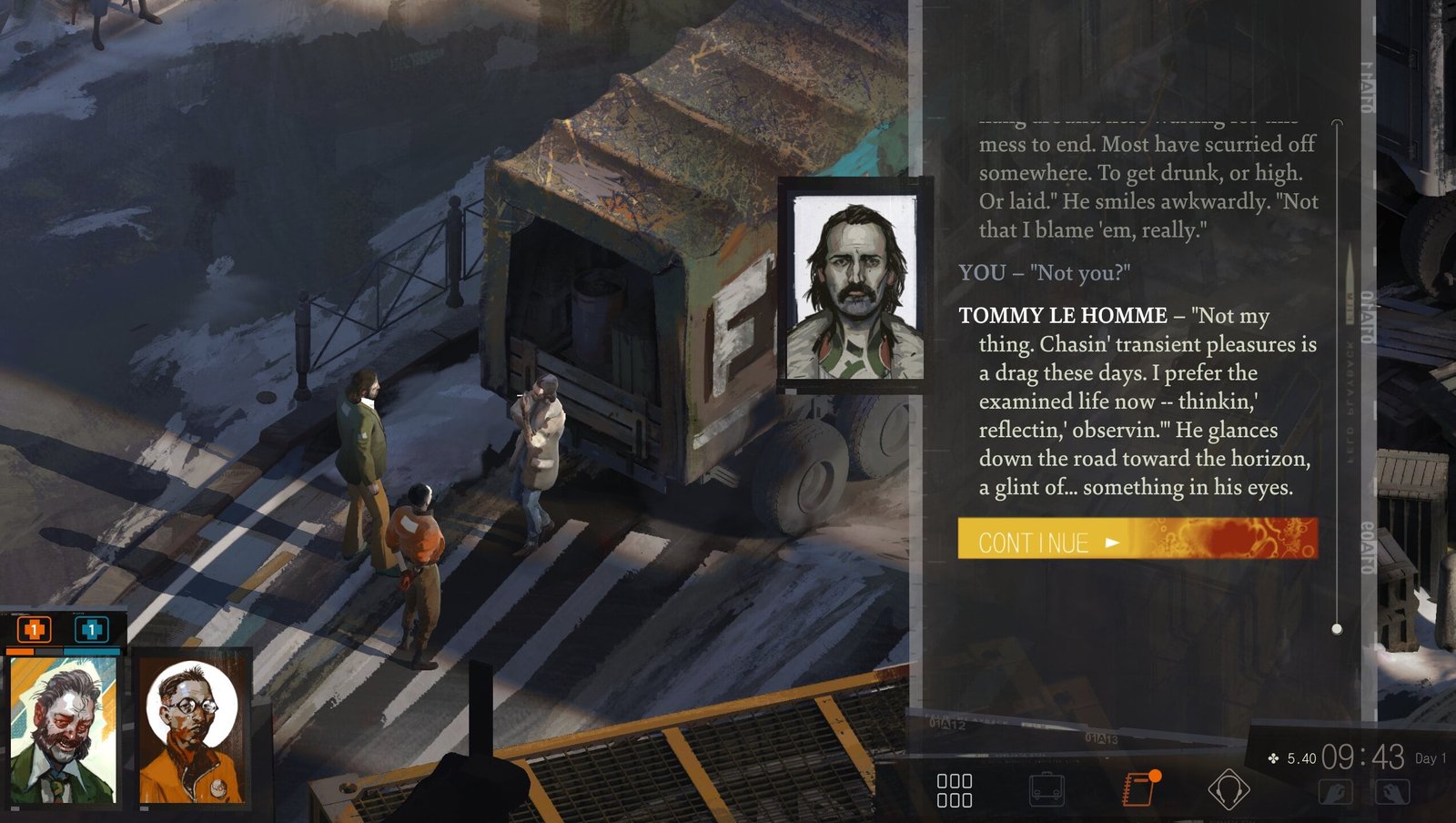Click the dialogue log scrollbar handle
Screen dimensions: 1456x823
(1337, 628)
